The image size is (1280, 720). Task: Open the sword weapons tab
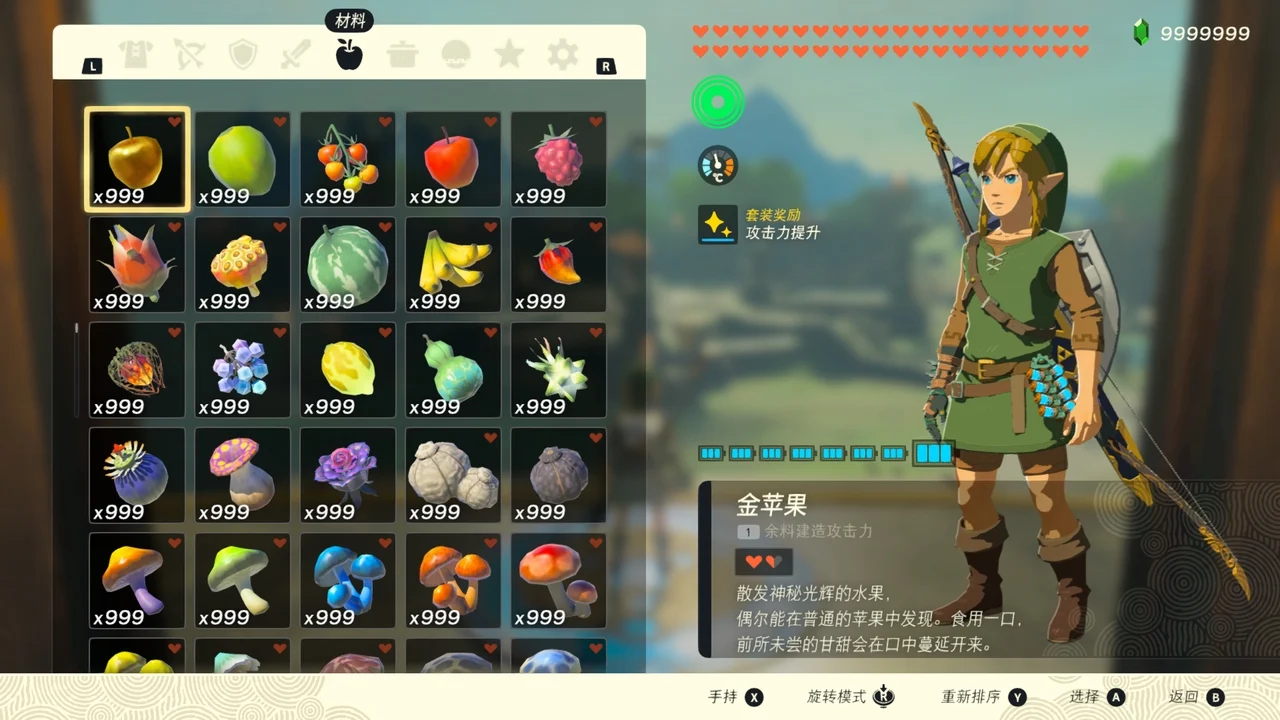coord(296,54)
